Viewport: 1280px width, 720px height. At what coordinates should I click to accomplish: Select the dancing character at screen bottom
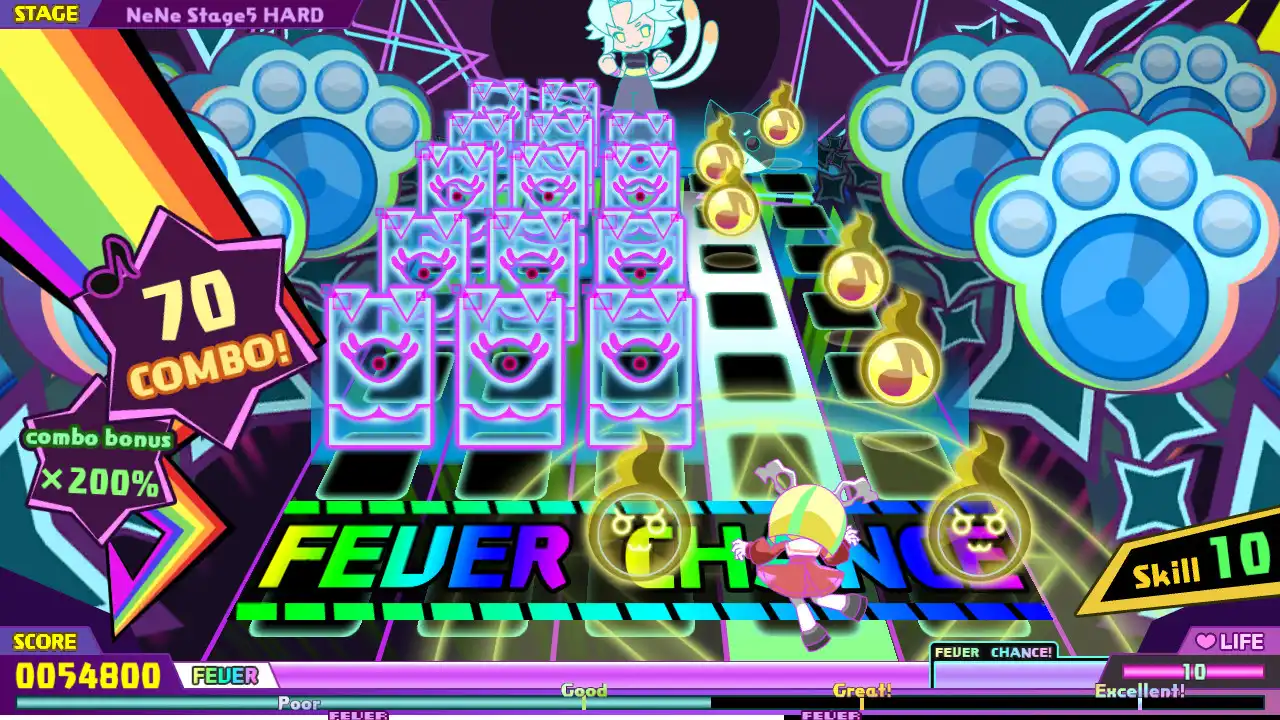[812, 551]
